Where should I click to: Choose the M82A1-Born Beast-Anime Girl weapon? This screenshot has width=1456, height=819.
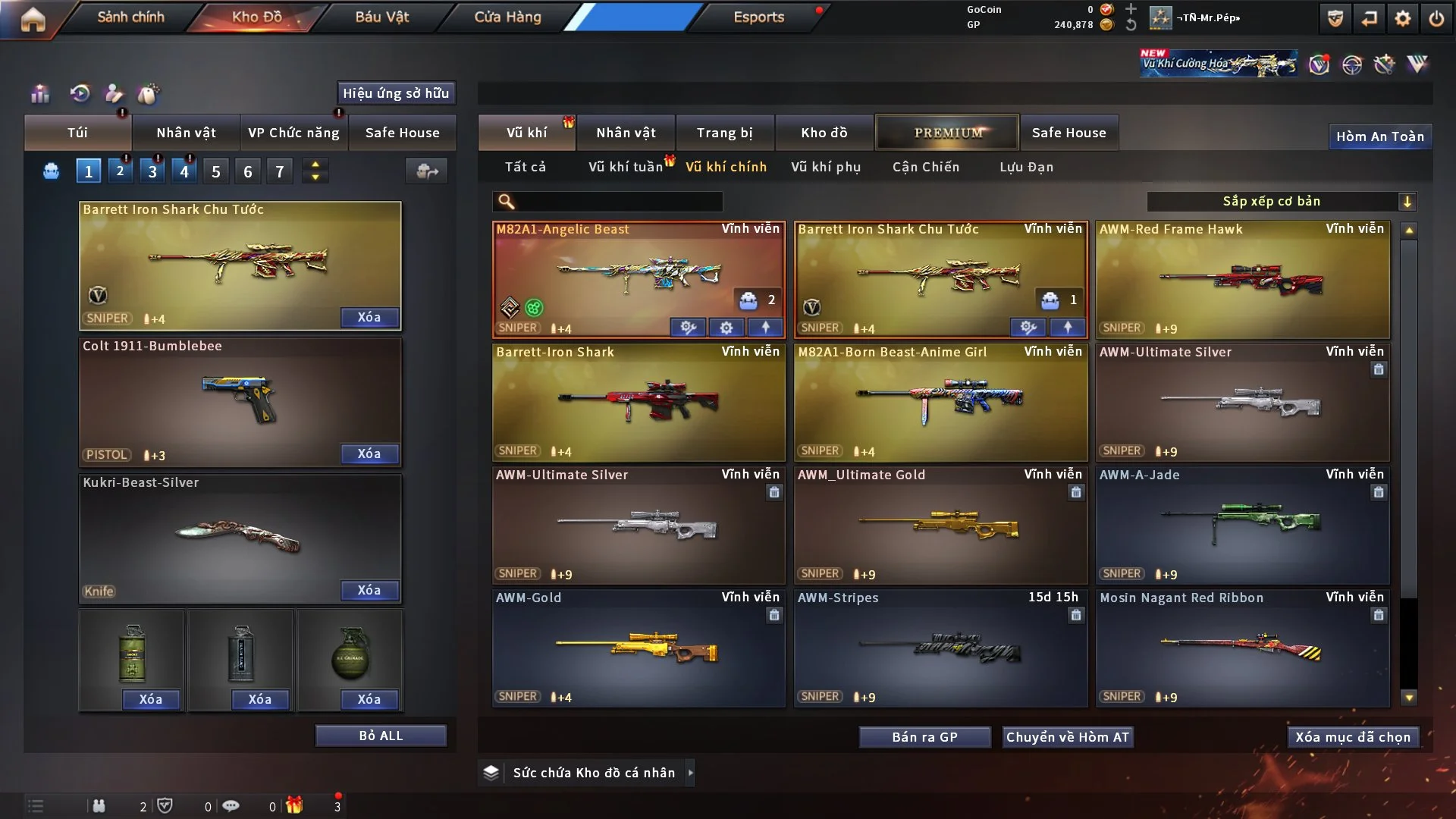[x=940, y=403]
